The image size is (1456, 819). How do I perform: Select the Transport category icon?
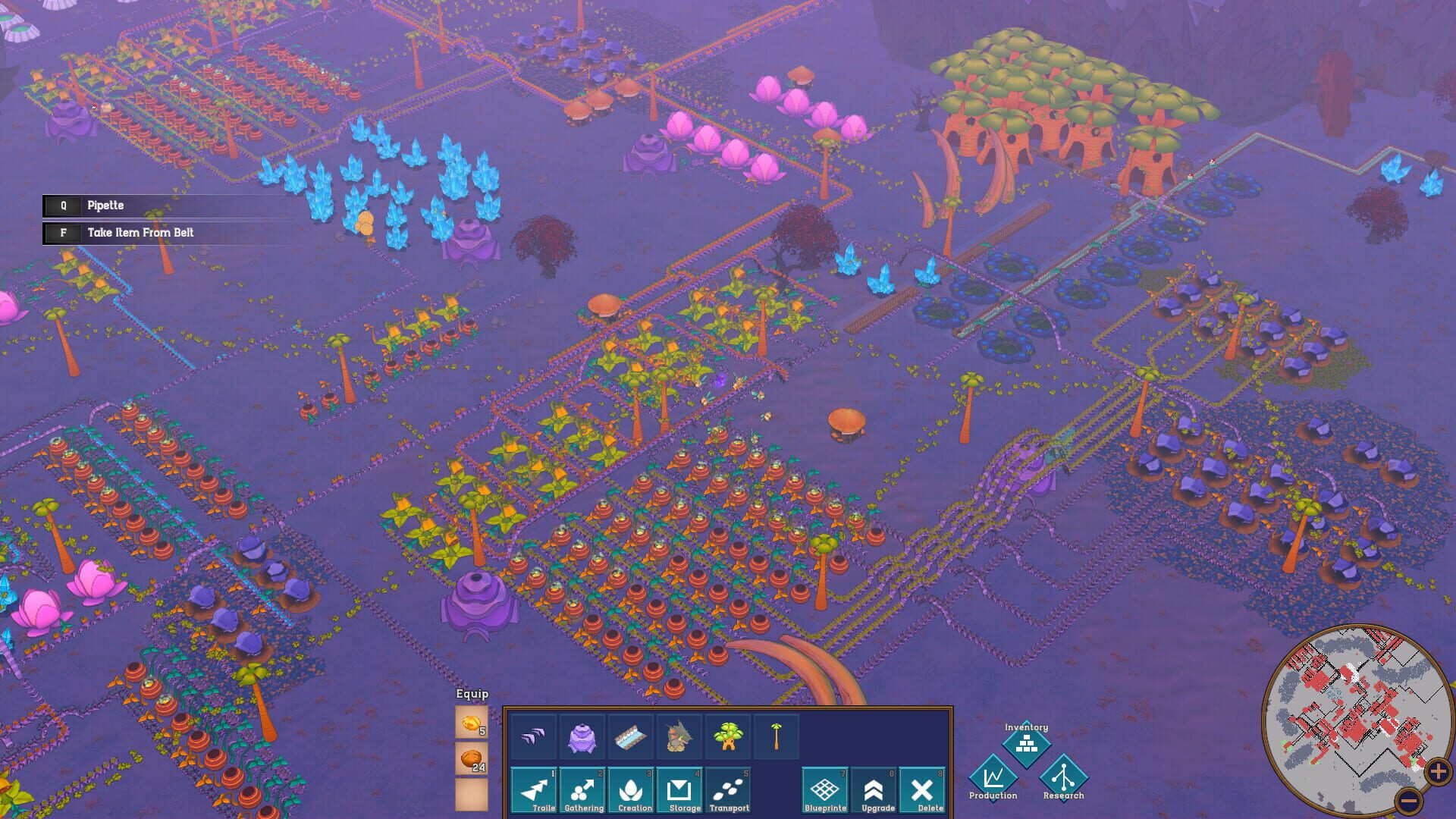[731, 790]
